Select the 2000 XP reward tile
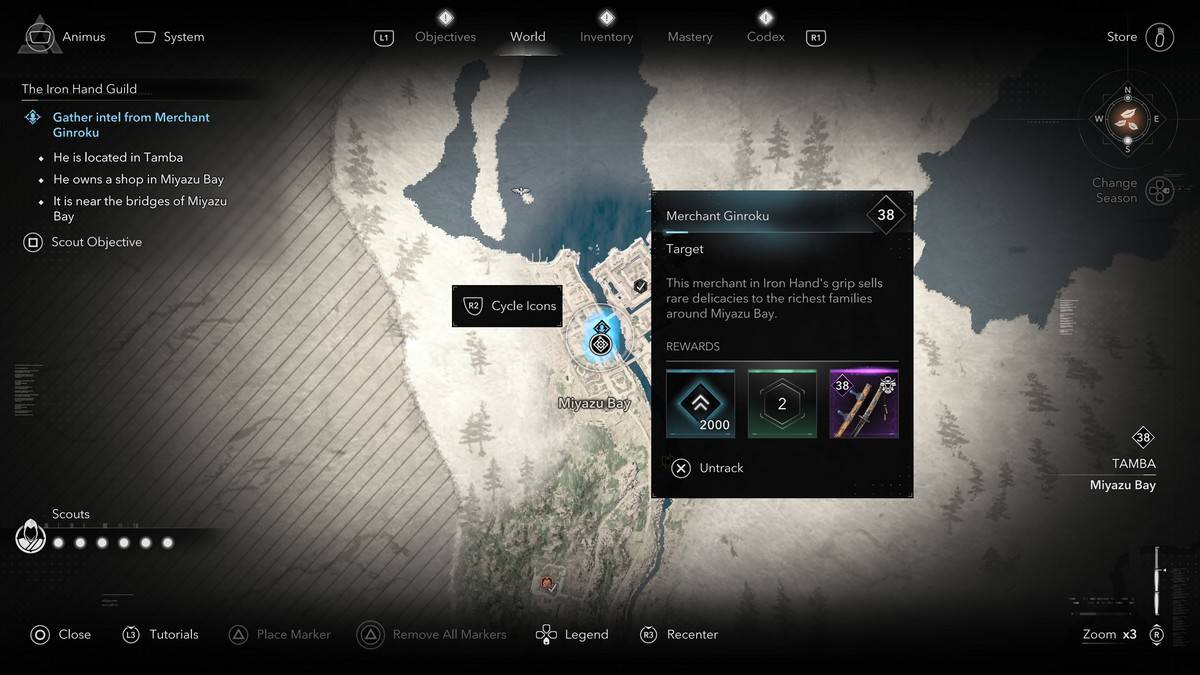 pos(700,404)
